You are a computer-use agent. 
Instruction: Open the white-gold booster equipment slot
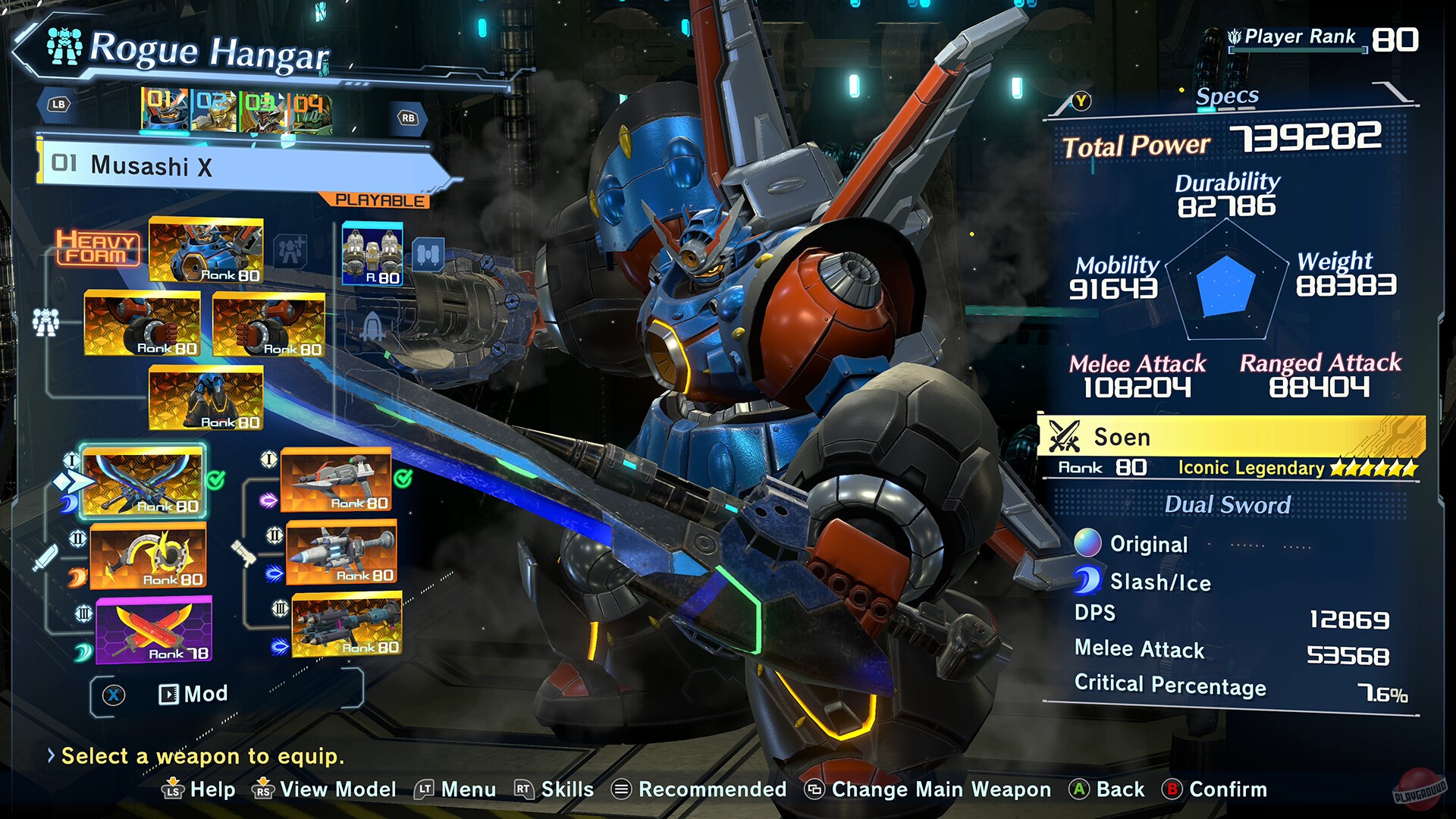[372, 253]
